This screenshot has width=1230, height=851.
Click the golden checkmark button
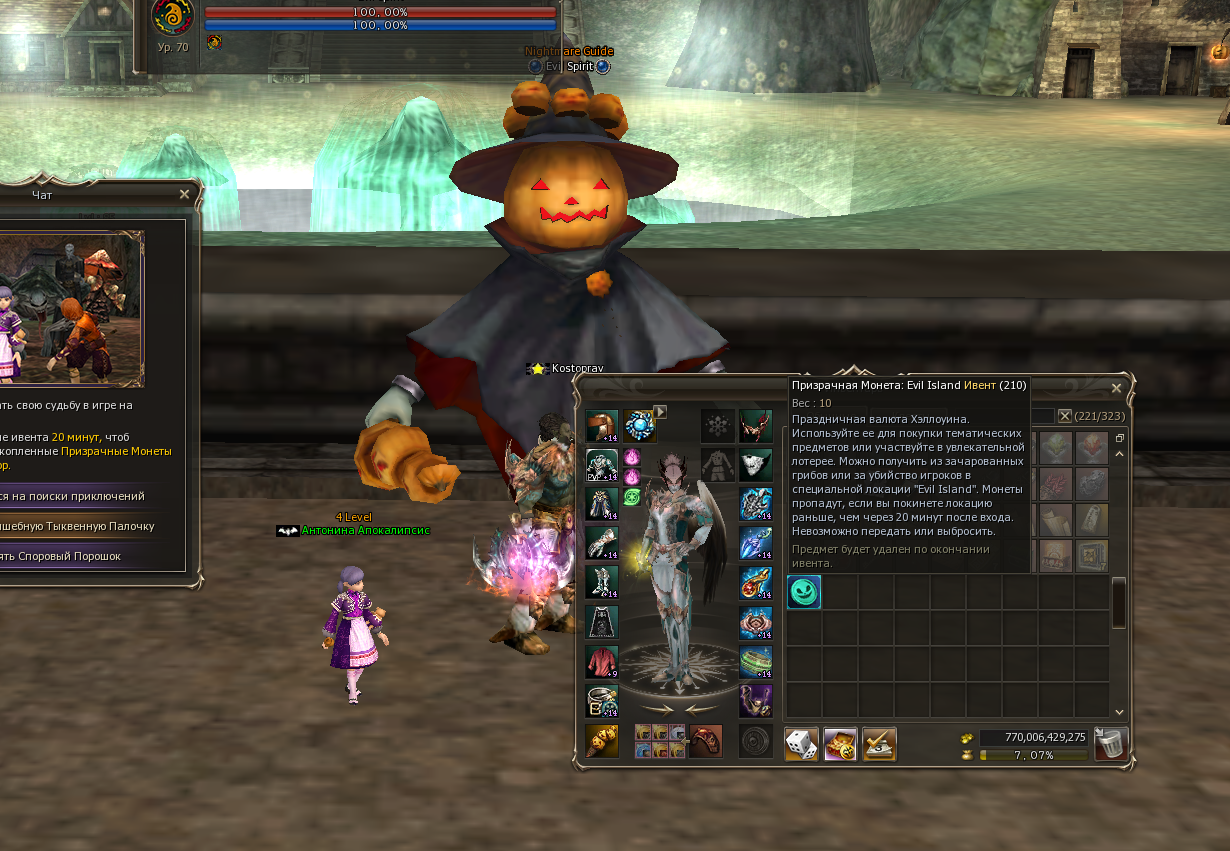[879, 743]
